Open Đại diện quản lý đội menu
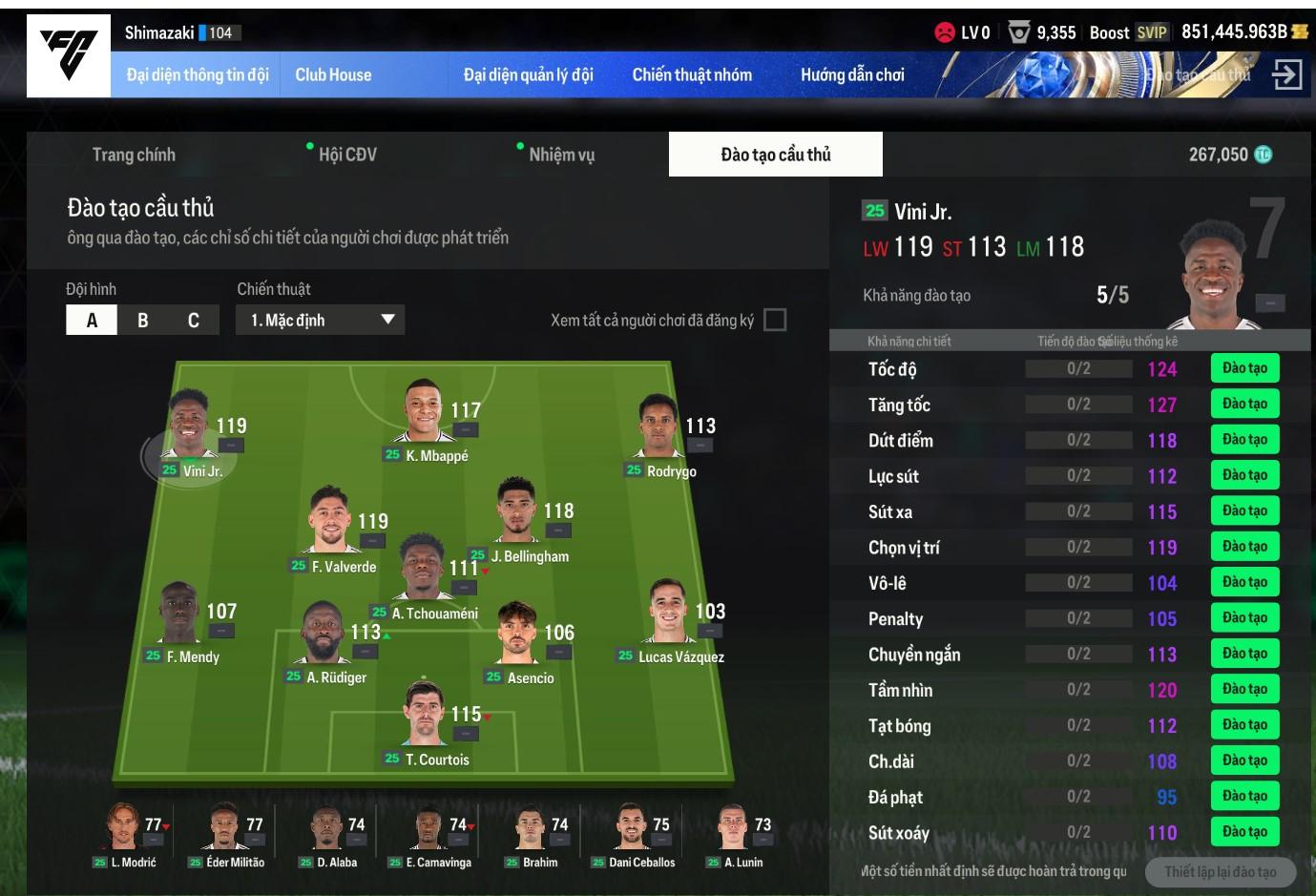The height and width of the screenshot is (896, 1316). pyautogui.click(x=528, y=74)
